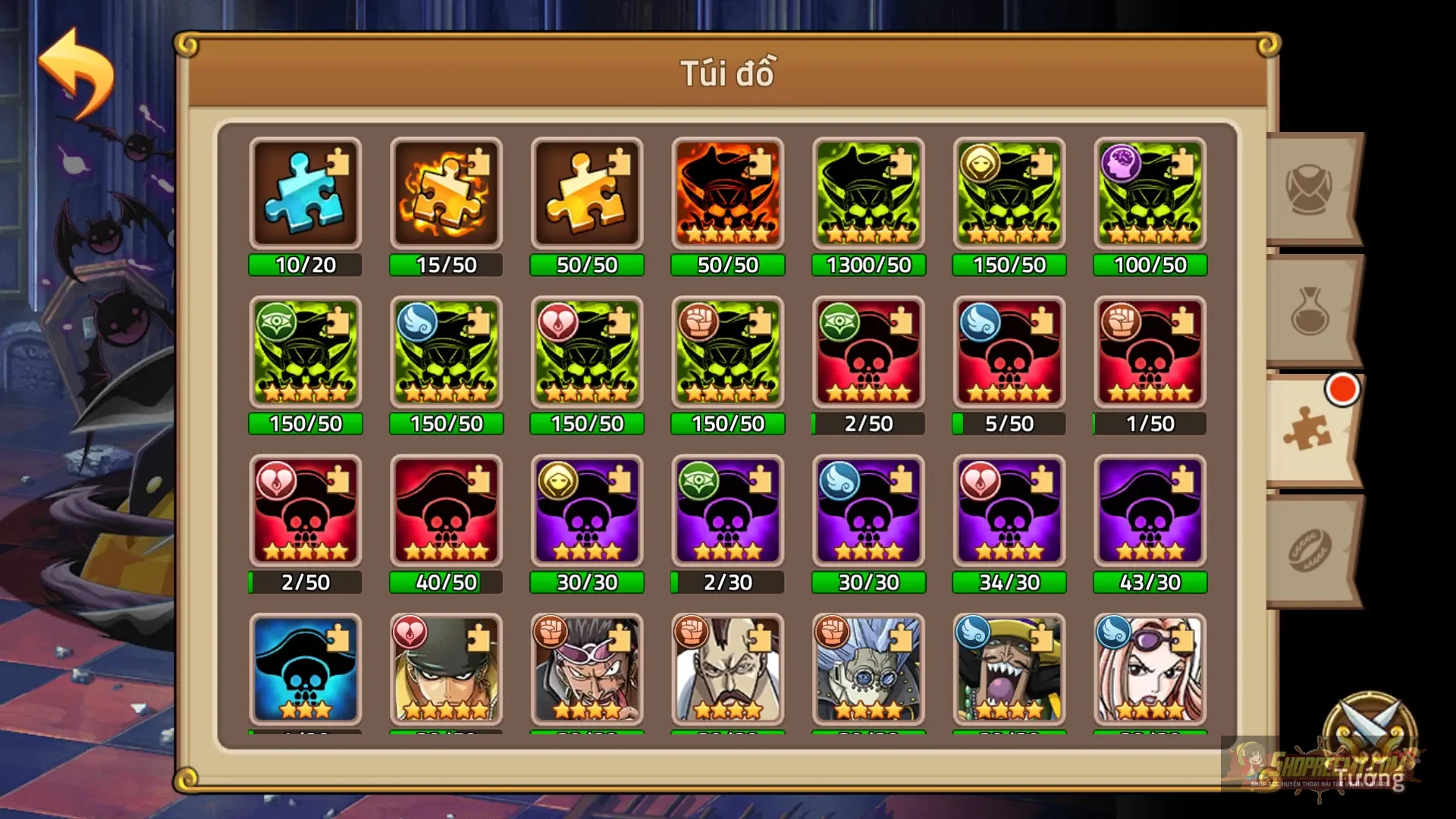Open the green skull shard with heart emblem
This screenshot has width=1456, height=819.
coord(587,353)
